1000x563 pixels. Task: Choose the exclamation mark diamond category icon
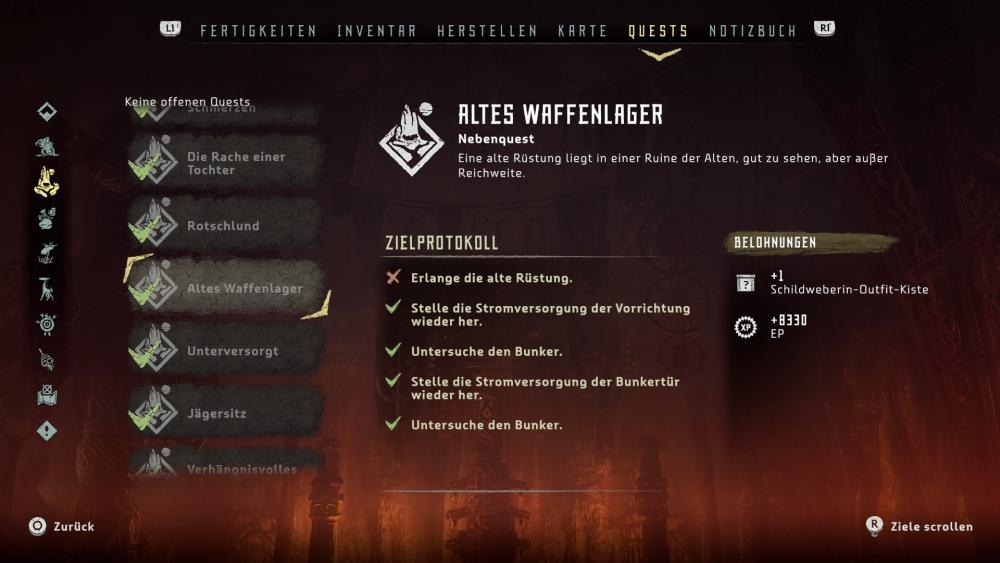47,431
